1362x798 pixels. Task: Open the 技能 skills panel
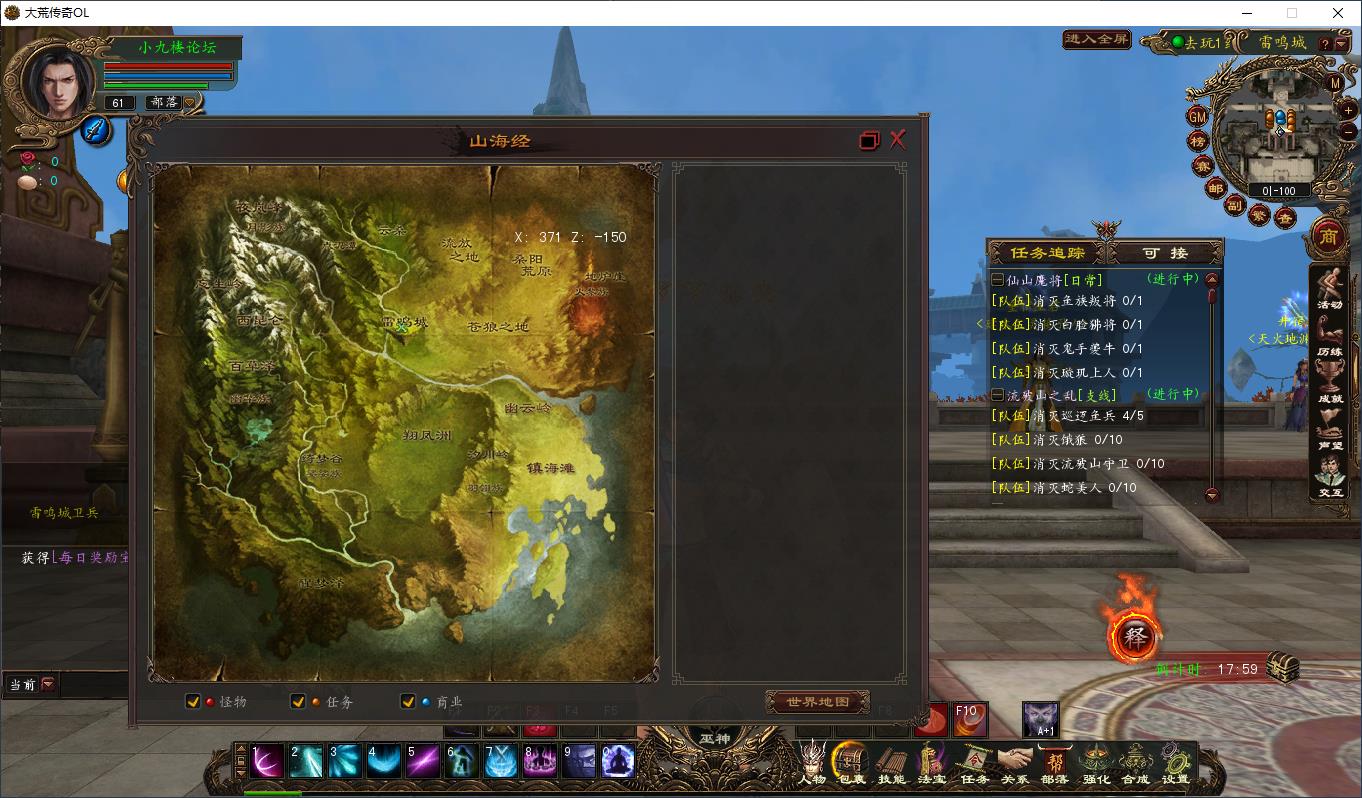[891, 765]
